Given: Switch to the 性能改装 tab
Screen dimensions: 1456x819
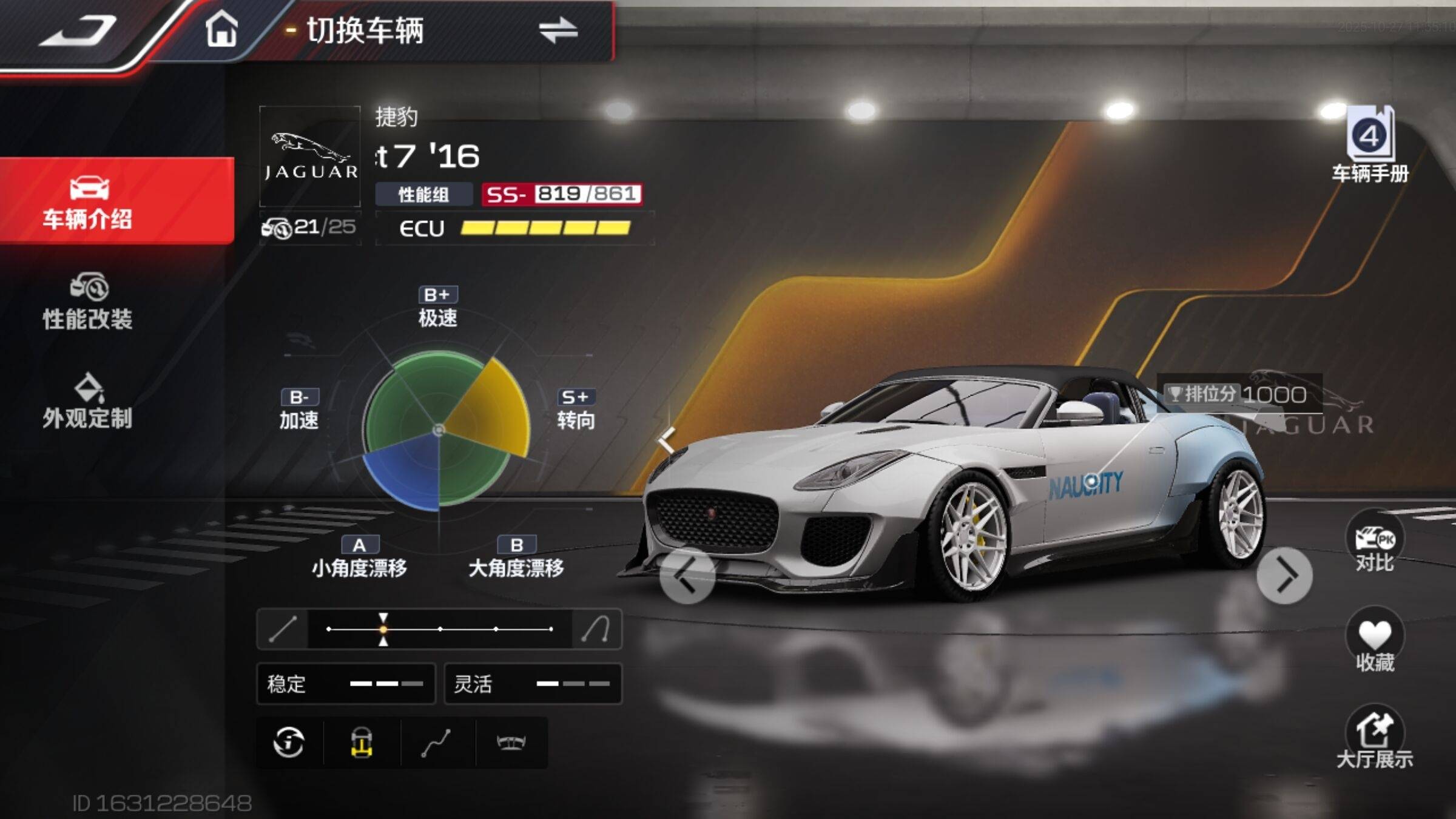Looking at the screenshot, I should click(x=88, y=302).
